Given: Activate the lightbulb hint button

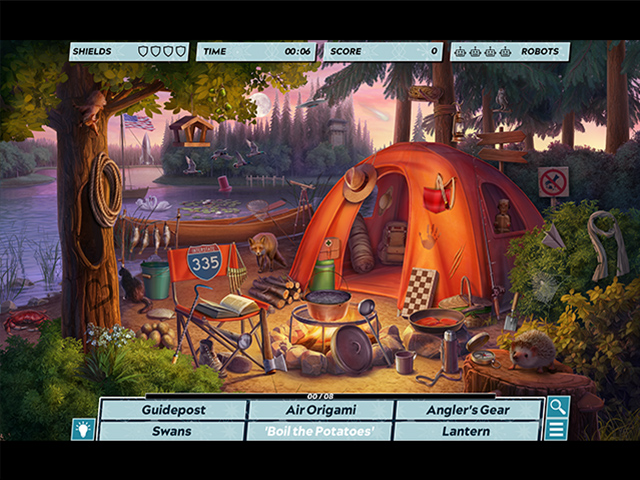Looking at the screenshot, I should 83,429.
